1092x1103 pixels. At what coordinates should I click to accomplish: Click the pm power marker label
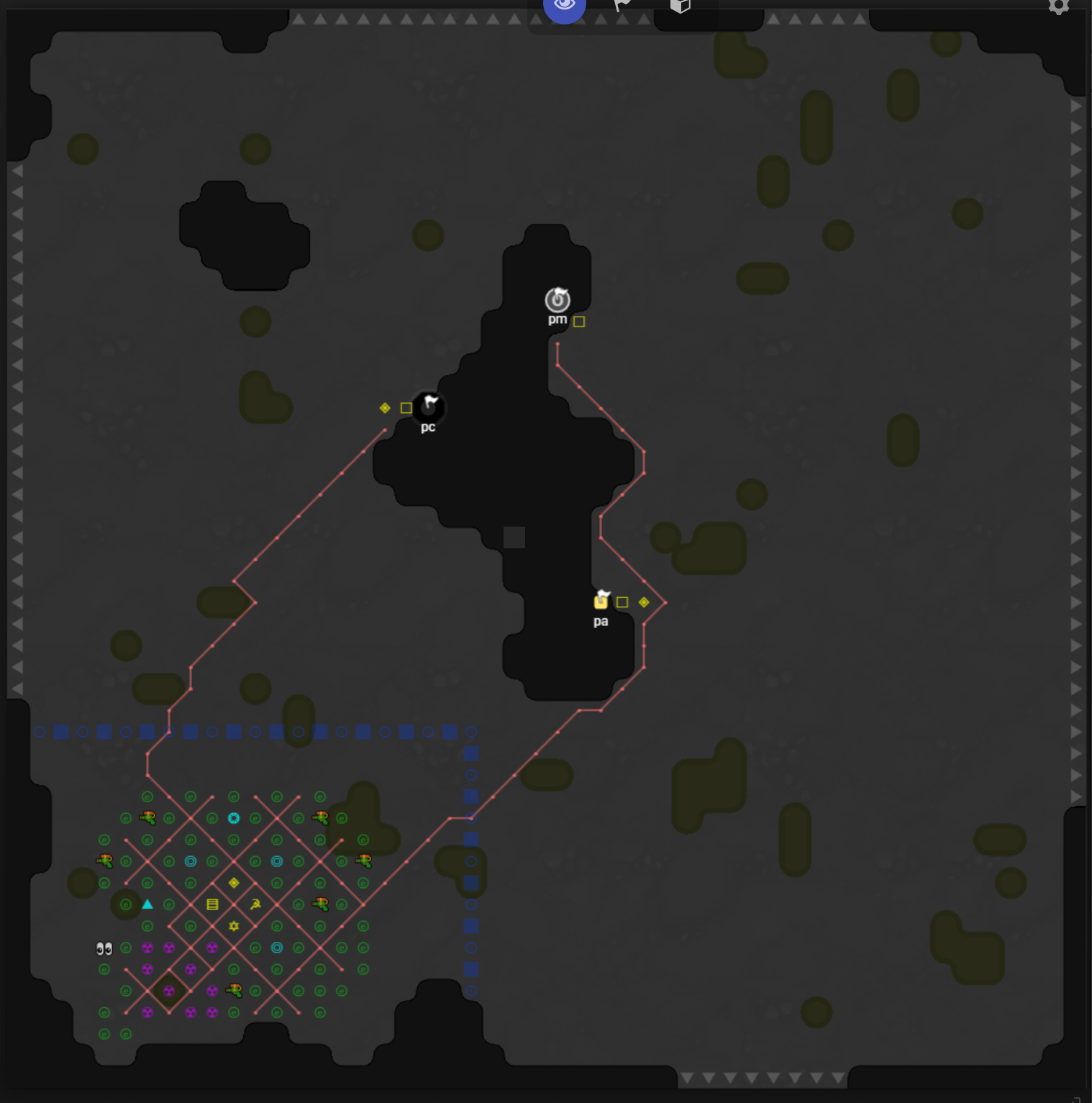(x=558, y=319)
